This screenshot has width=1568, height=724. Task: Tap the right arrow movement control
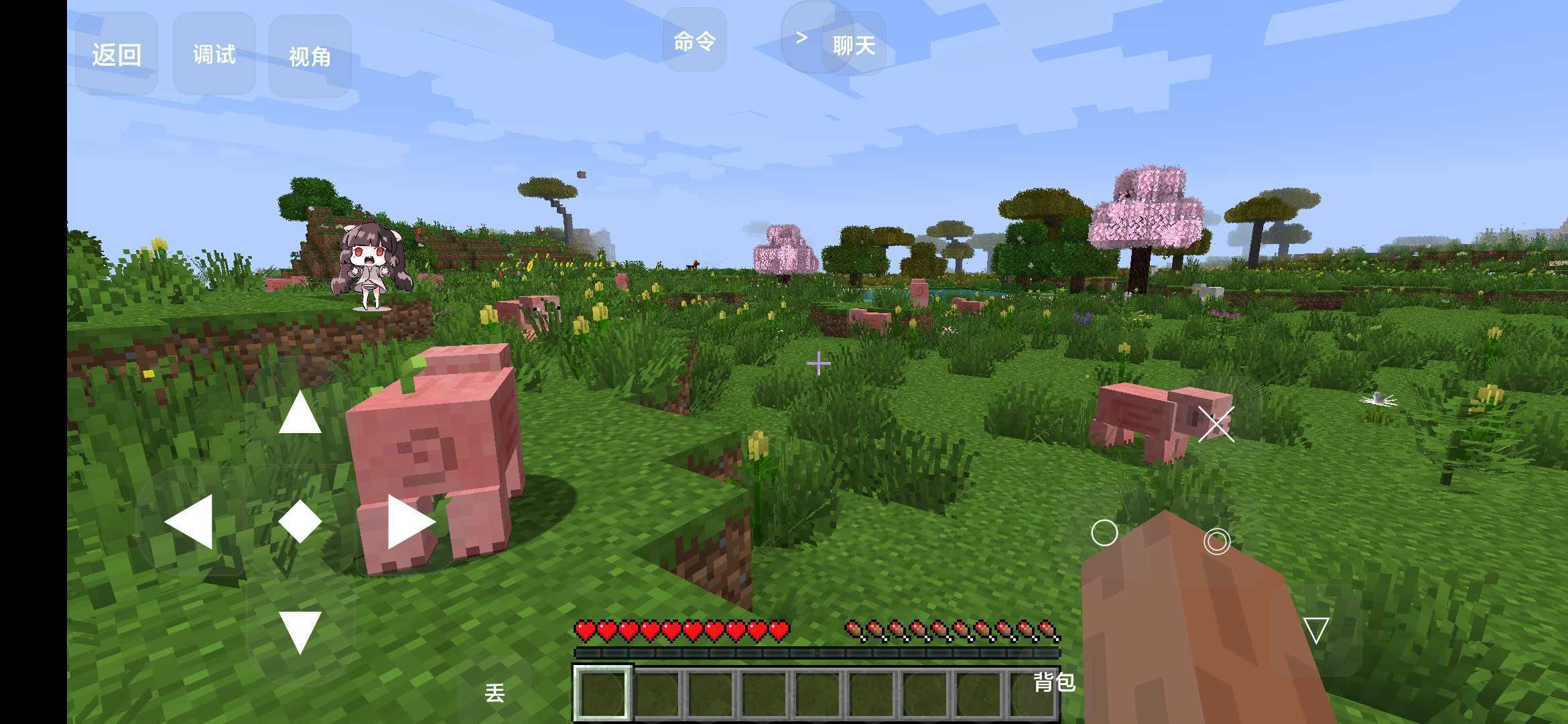pyautogui.click(x=410, y=522)
